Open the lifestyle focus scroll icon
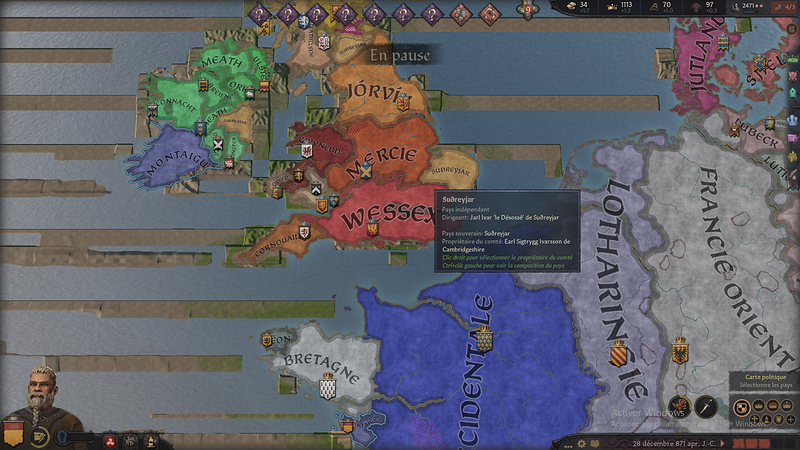This screenshot has height=450, width=800. (x=41, y=437)
